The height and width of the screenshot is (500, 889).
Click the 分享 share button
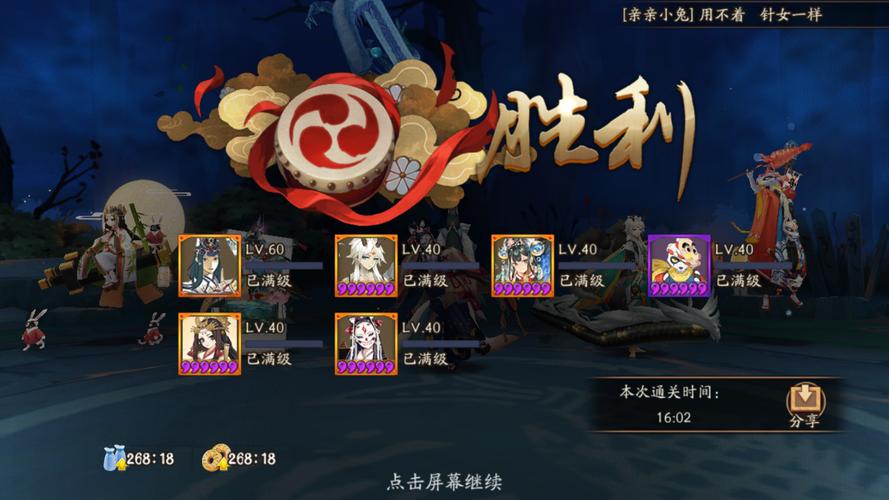click(x=805, y=406)
